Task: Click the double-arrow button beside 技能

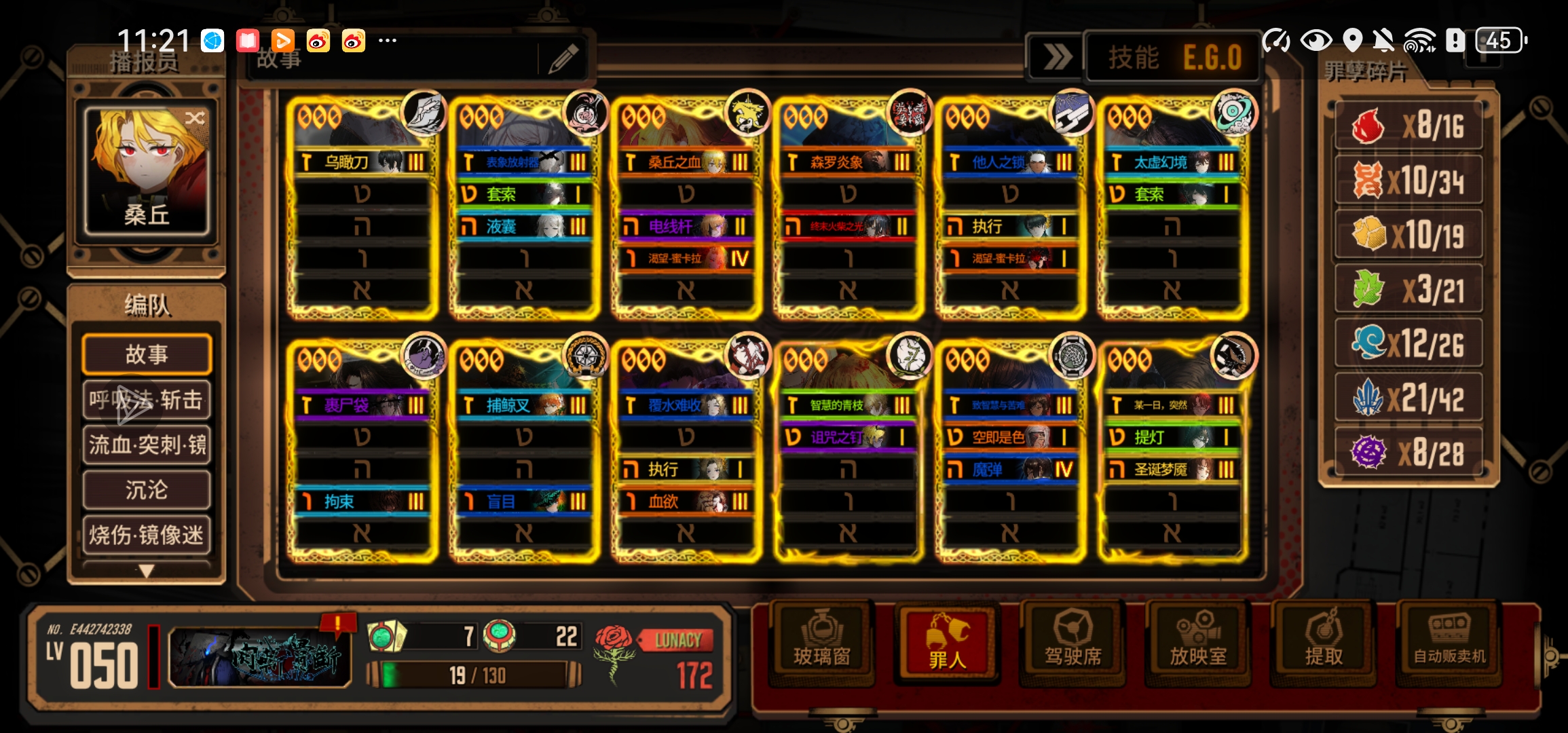Action: point(1056,58)
